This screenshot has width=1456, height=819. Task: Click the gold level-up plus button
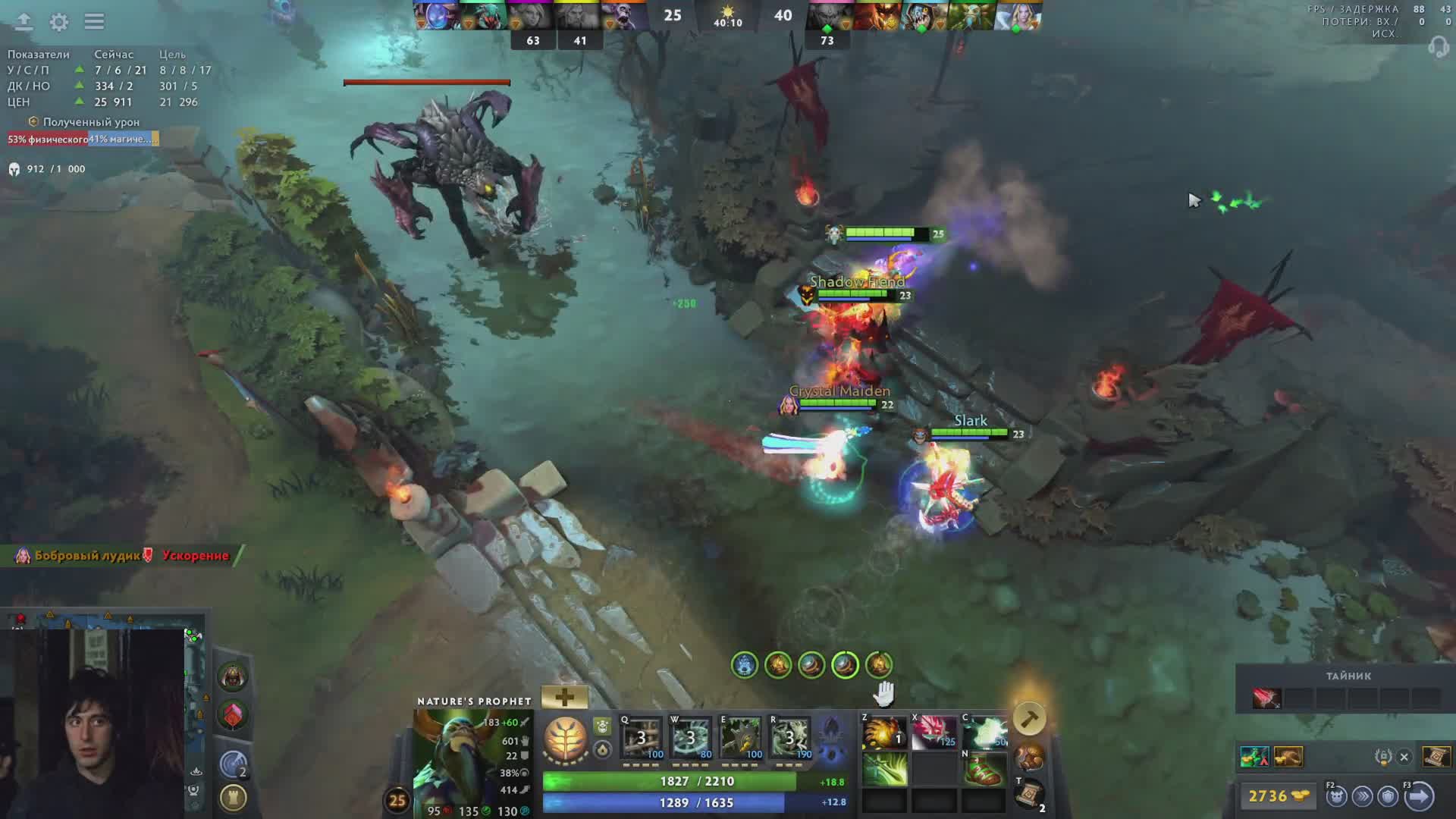pos(564,697)
